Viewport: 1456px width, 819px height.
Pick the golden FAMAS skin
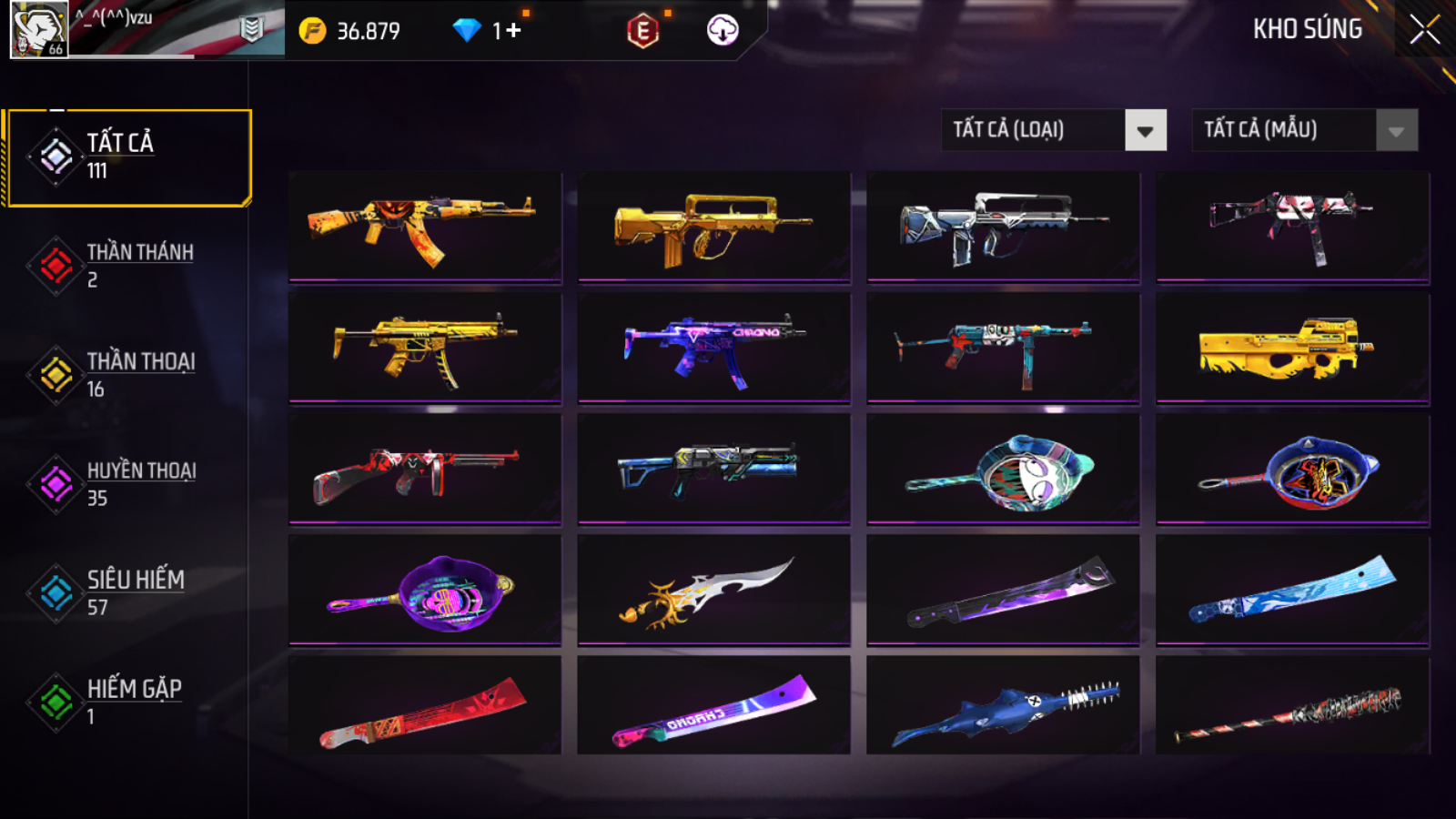click(714, 227)
